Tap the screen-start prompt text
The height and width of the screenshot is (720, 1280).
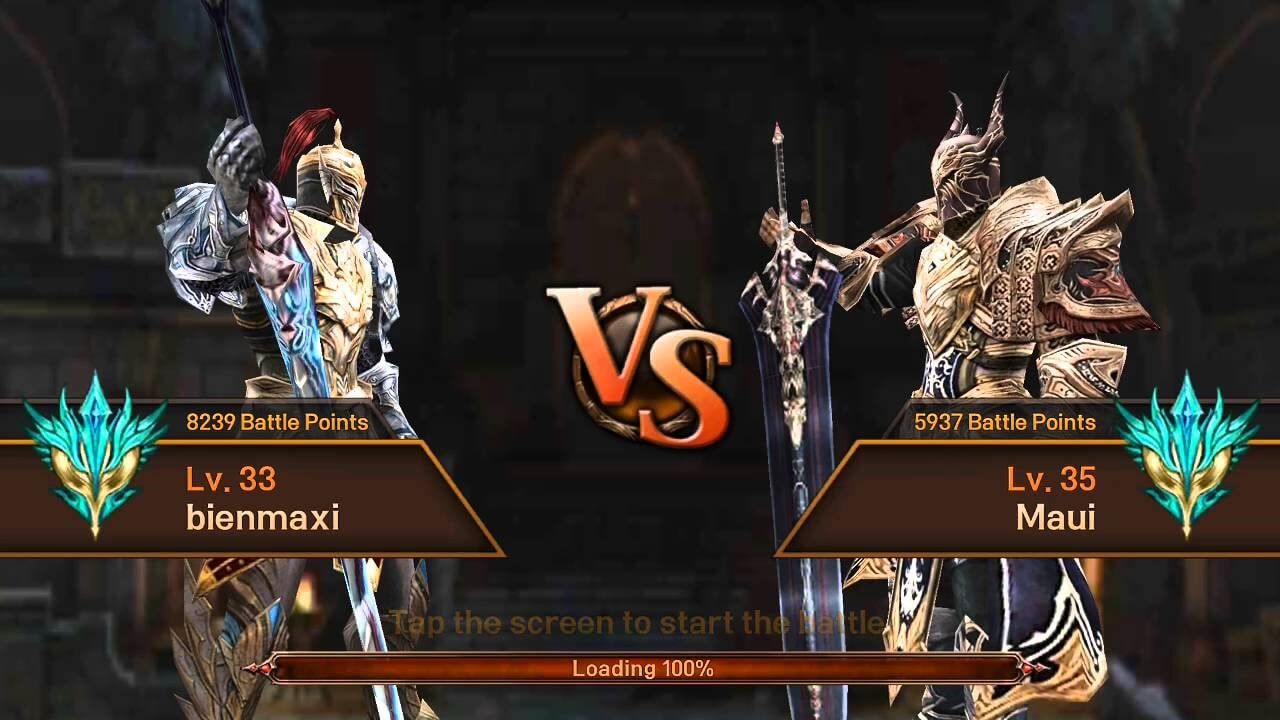[x=640, y=622]
